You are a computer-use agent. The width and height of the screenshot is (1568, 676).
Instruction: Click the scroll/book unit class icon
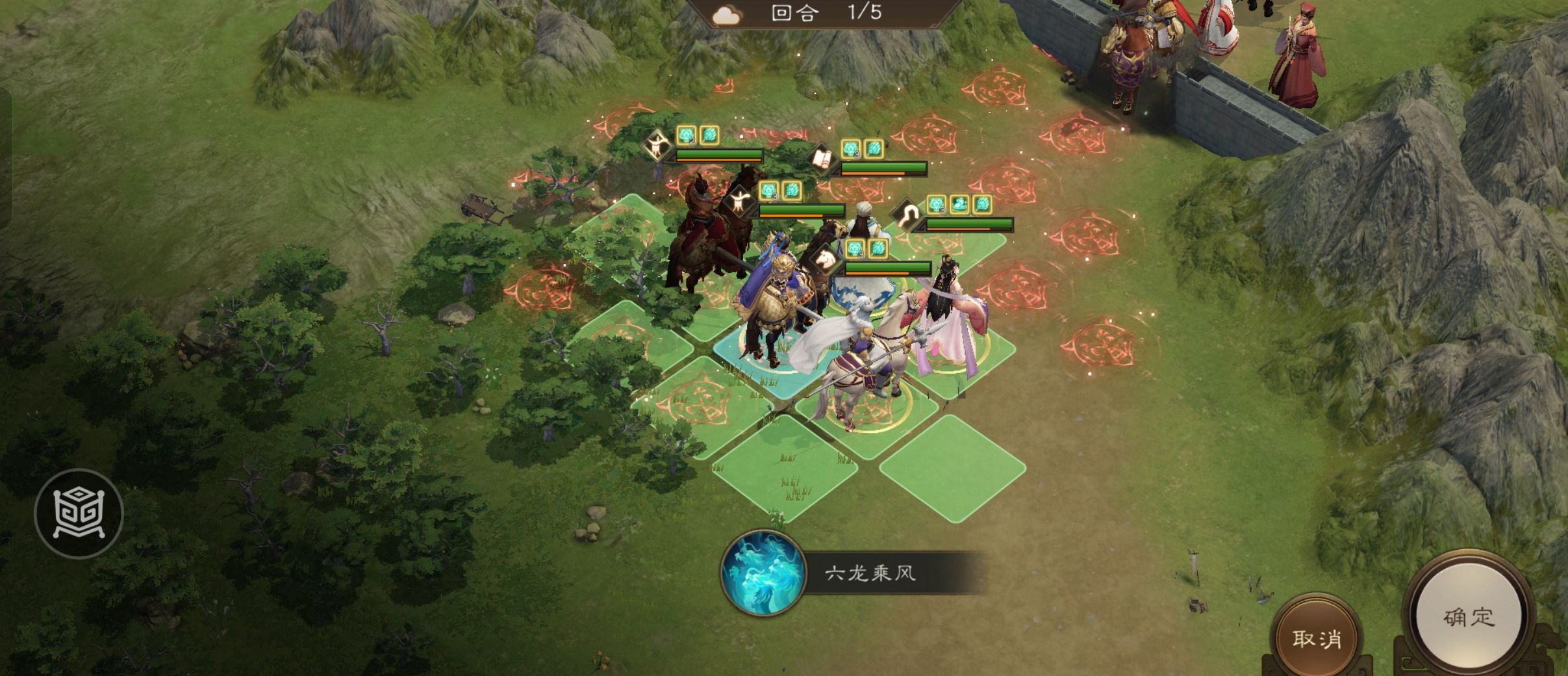click(822, 158)
